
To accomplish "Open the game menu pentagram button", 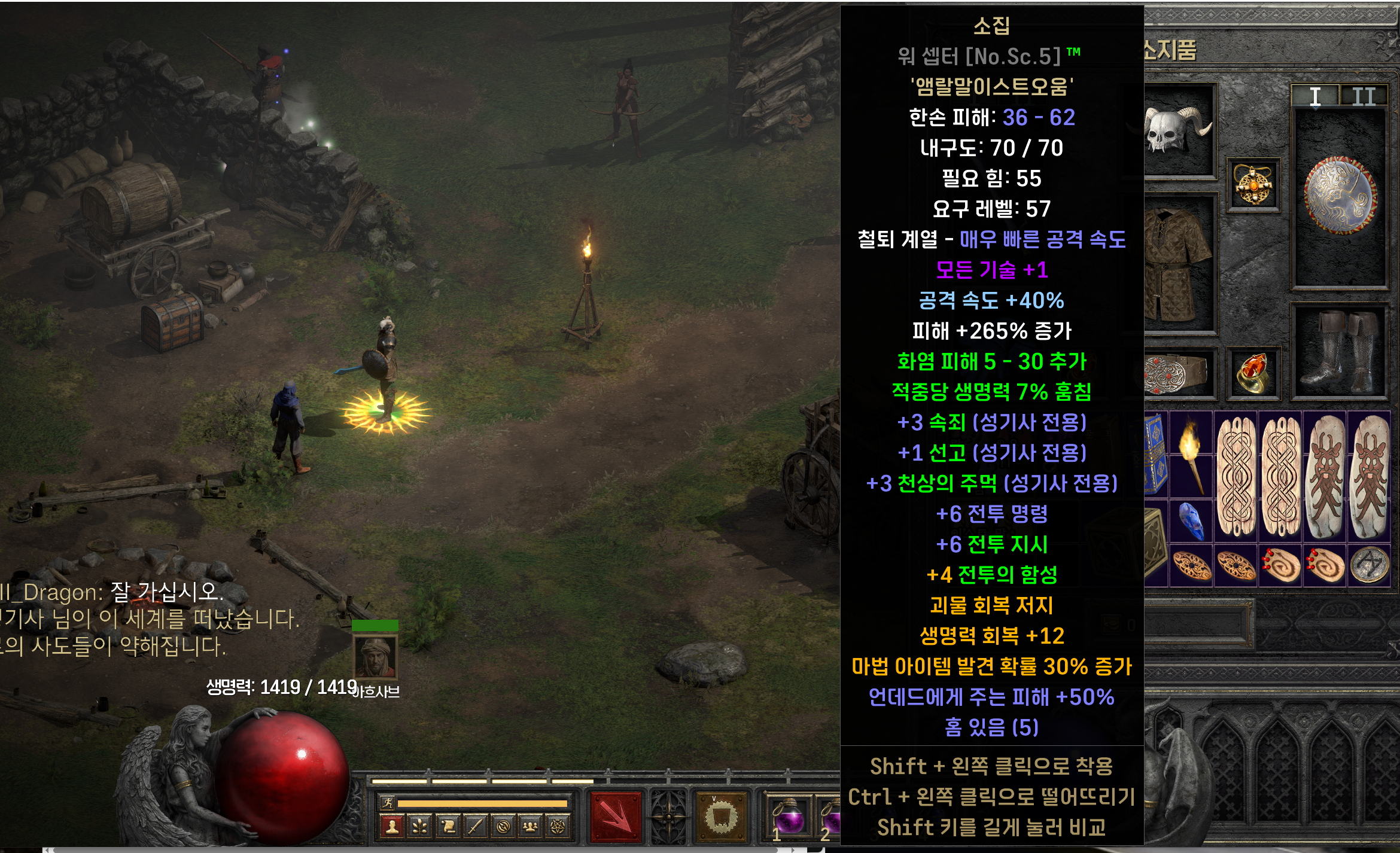I will (x=558, y=827).
